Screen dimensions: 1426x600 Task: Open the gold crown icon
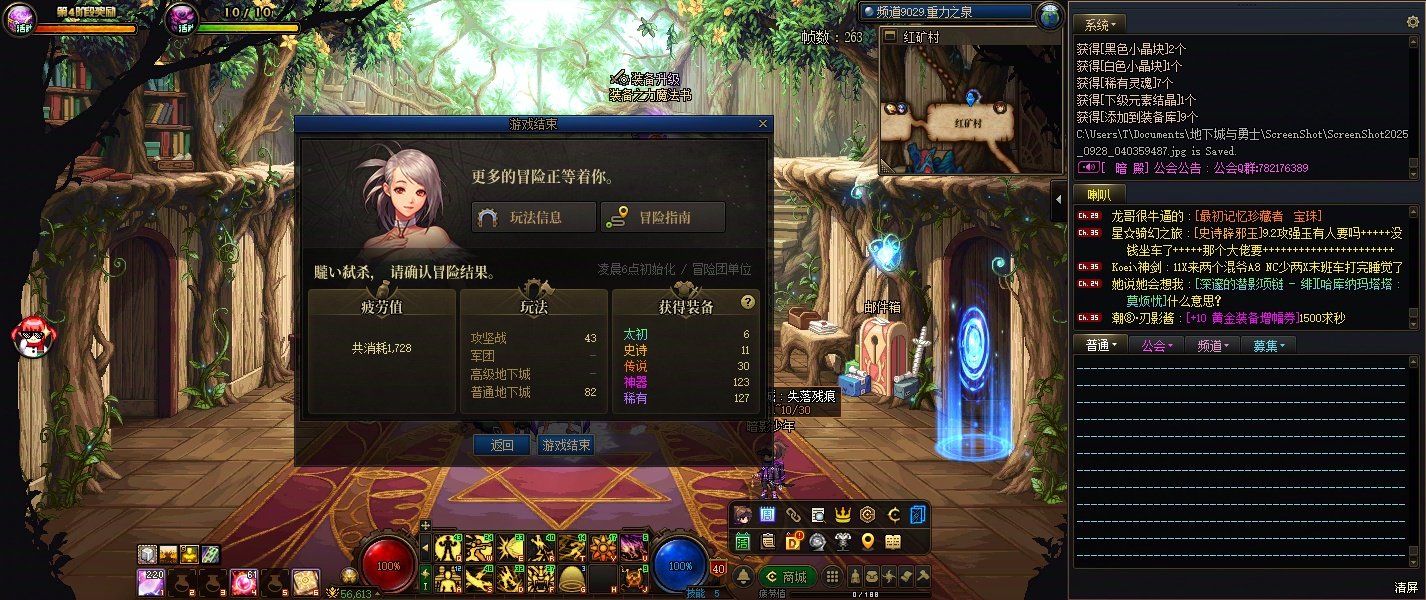point(842,515)
